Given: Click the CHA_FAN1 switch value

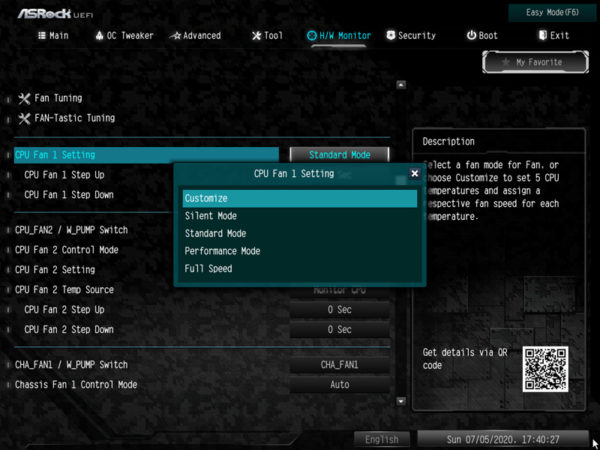Looking at the screenshot, I should 339,365.
